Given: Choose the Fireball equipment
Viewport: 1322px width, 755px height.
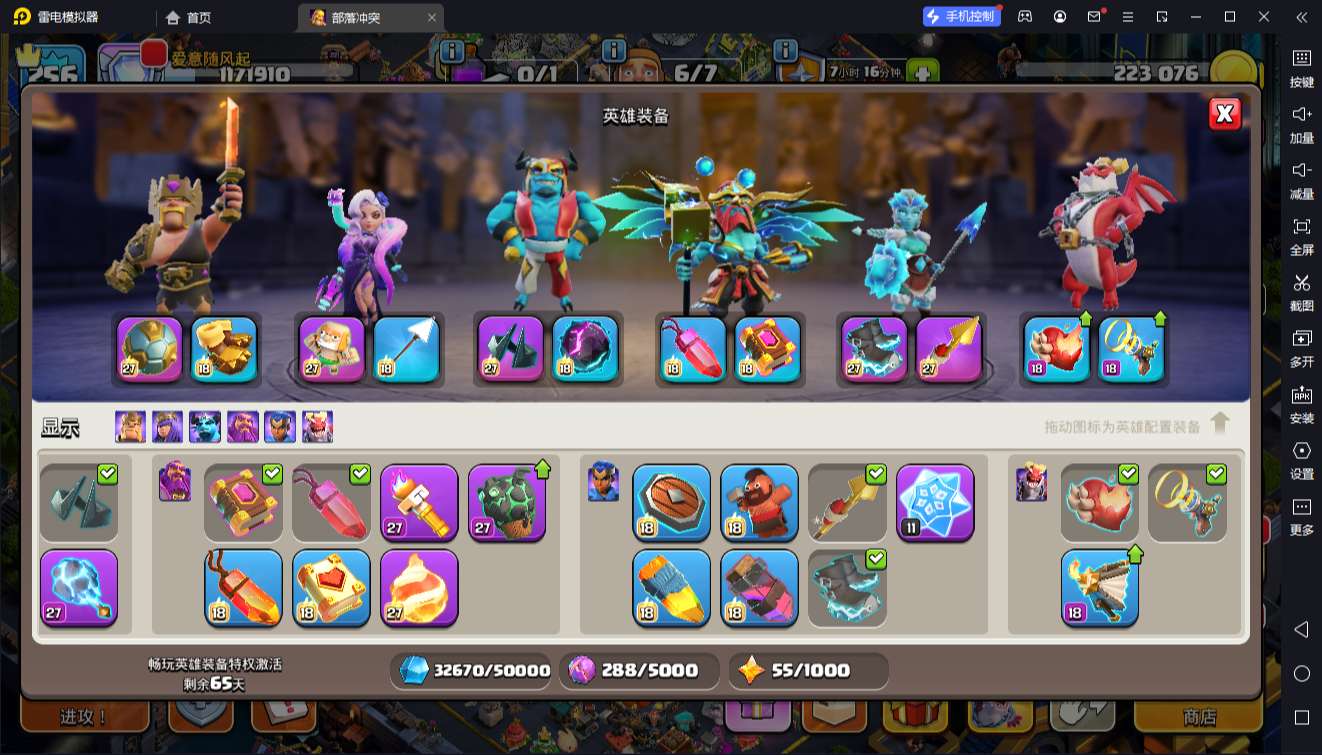Looking at the screenshot, I should click(419, 587).
